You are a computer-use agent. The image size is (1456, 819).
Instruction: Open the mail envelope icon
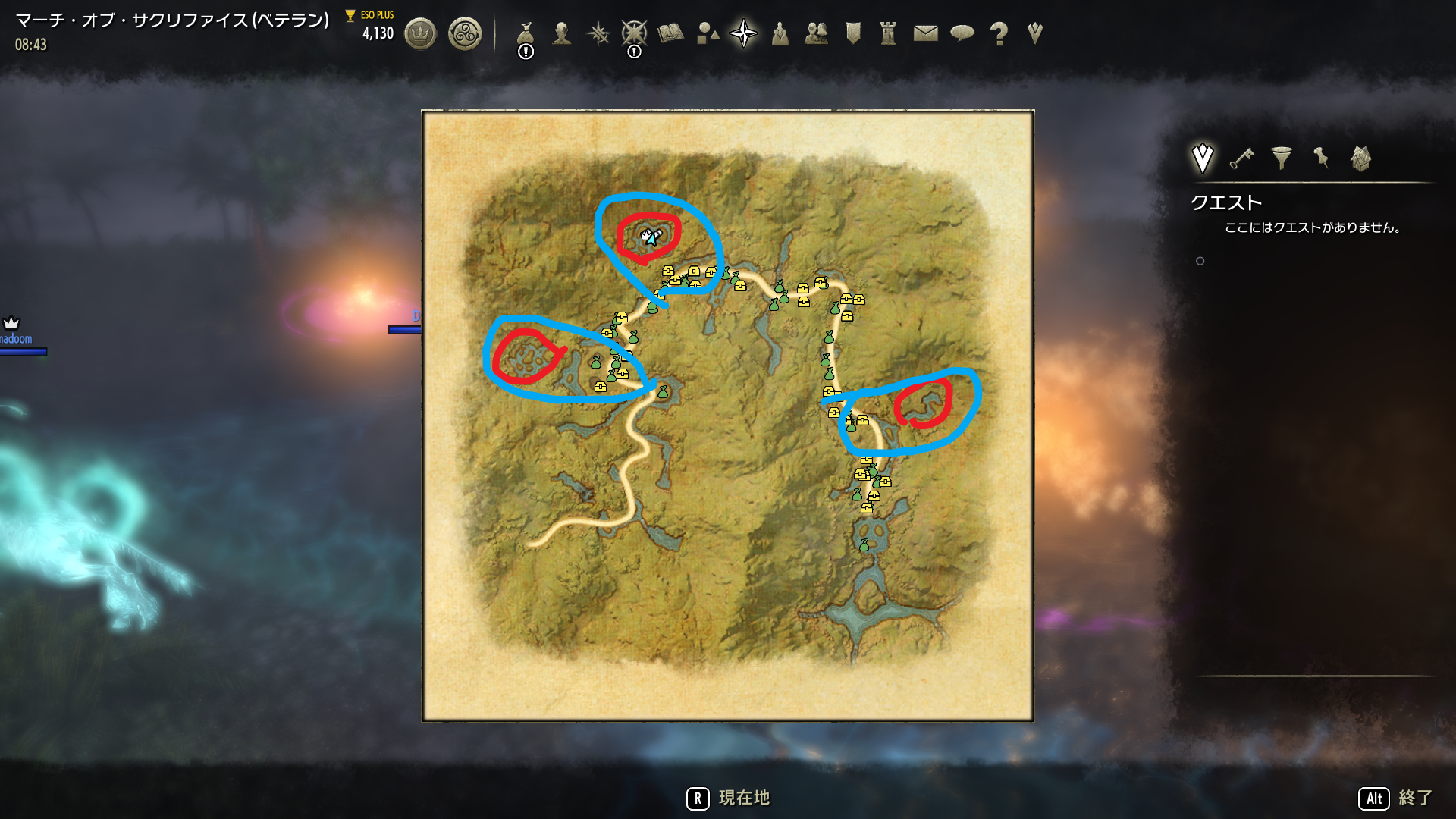(x=924, y=33)
